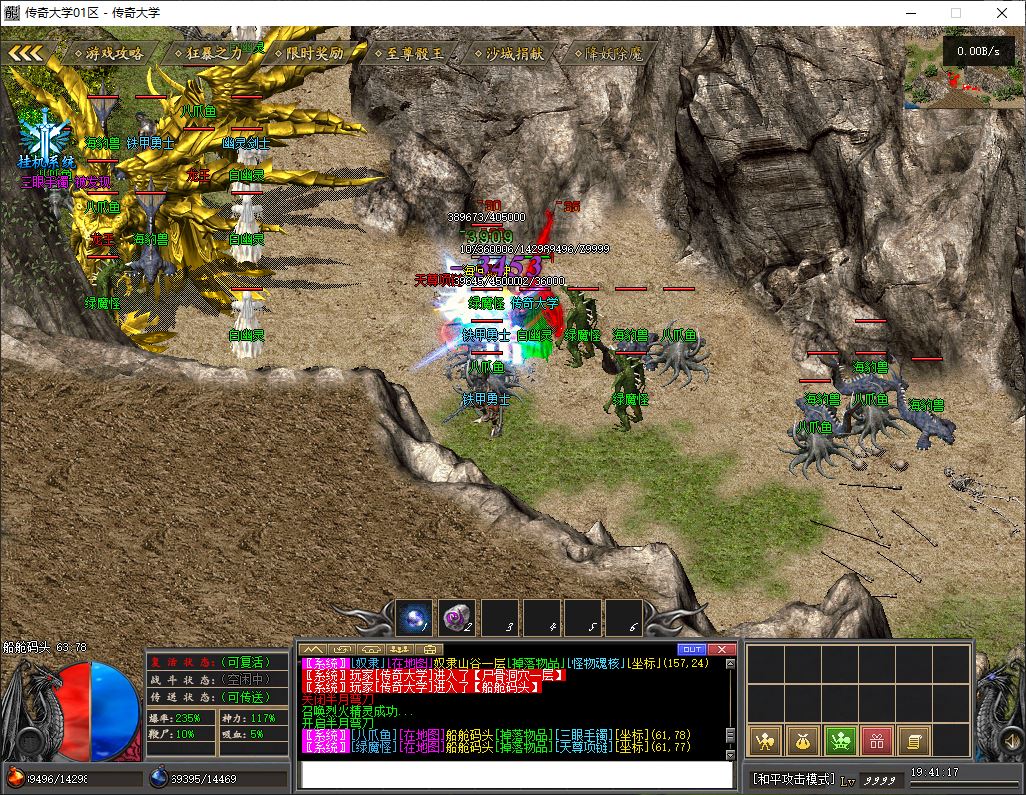Open the 挂机系统 auto-play sword icon
Image resolution: width=1026 pixels, height=795 pixels.
[45, 137]
